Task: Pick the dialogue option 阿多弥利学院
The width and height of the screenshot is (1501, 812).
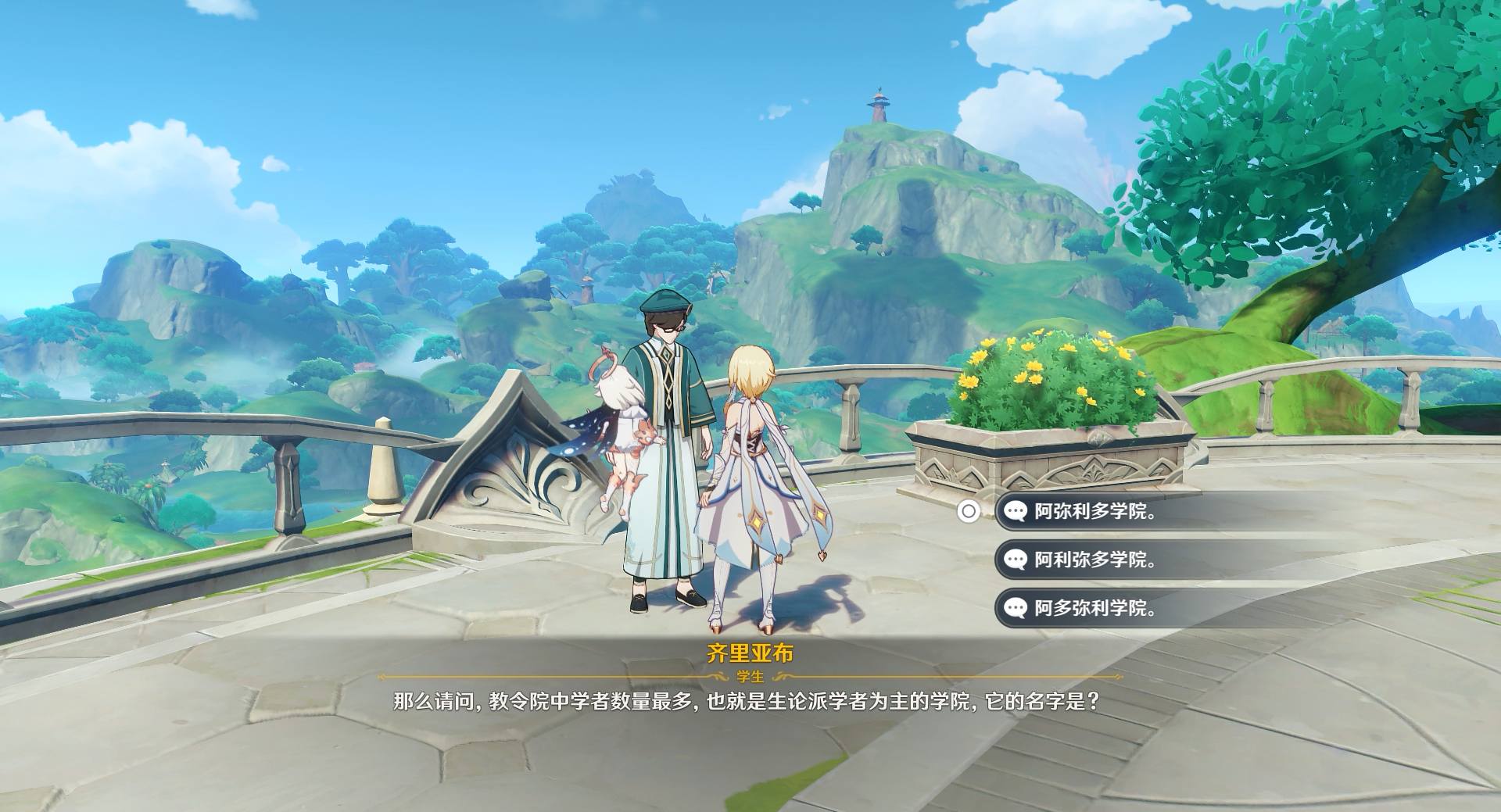Action: click(x=1094, y=608)
